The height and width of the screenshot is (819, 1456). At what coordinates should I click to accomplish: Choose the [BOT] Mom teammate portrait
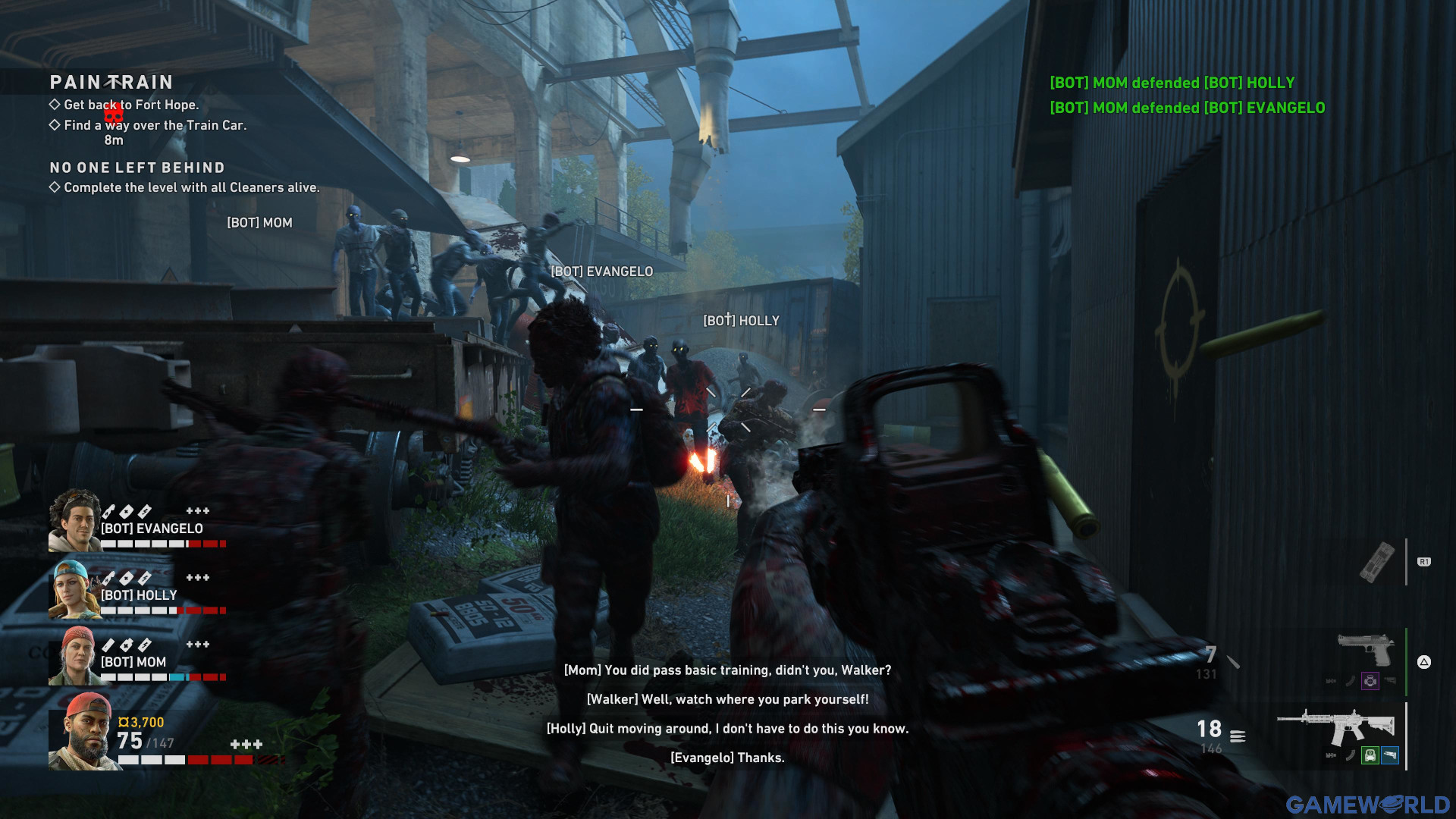[75, 656]
